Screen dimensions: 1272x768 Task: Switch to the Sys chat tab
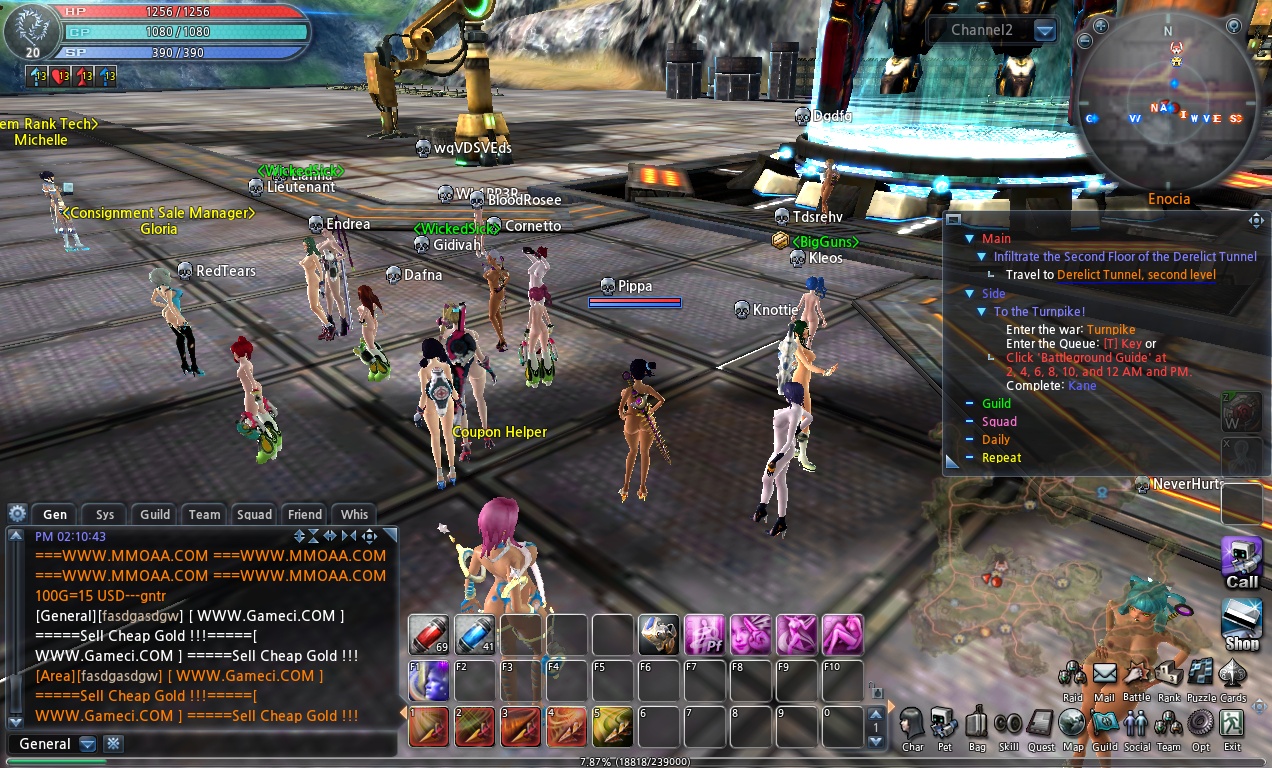(x=105, y=514)
